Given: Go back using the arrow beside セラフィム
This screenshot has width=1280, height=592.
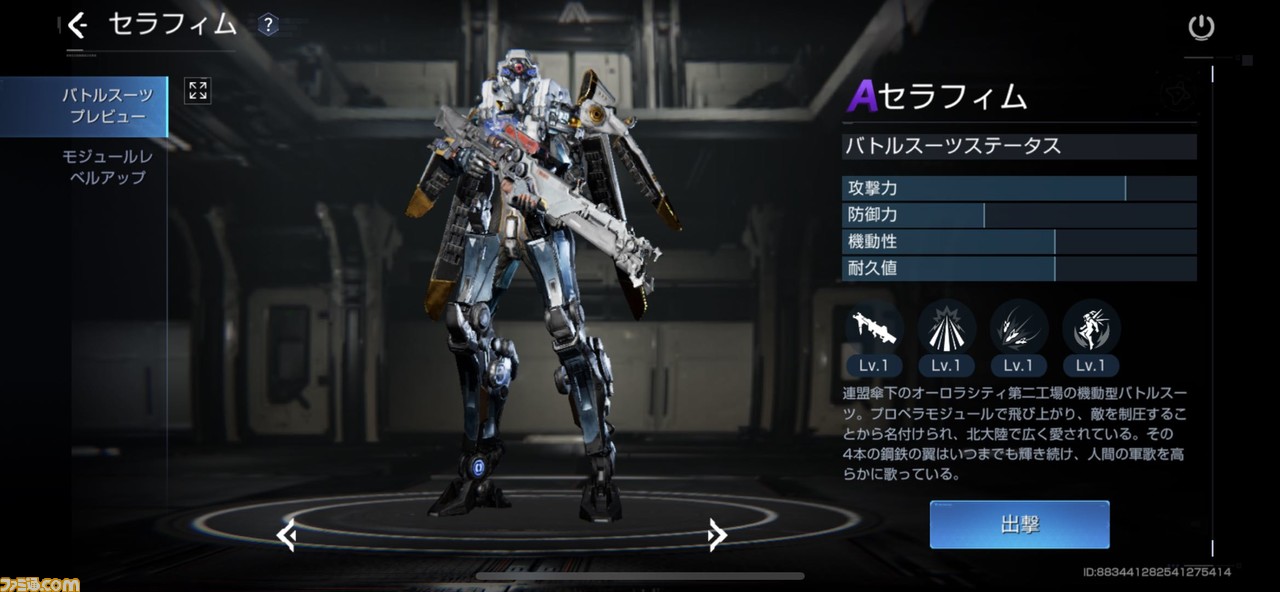Looking at the screenshot, I should point(77,25).
